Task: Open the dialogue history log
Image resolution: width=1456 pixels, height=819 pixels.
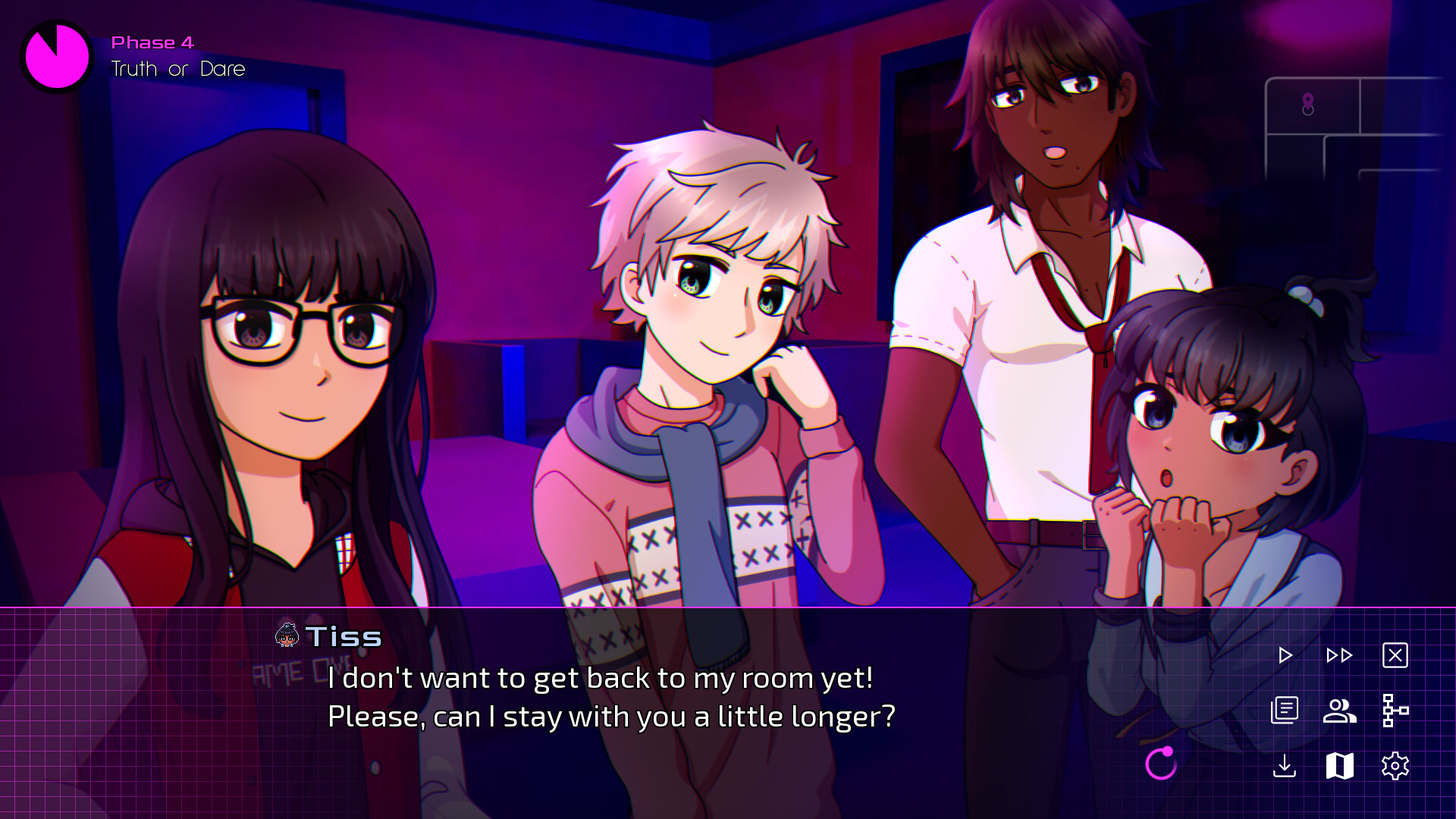Action: point(1285,711)
